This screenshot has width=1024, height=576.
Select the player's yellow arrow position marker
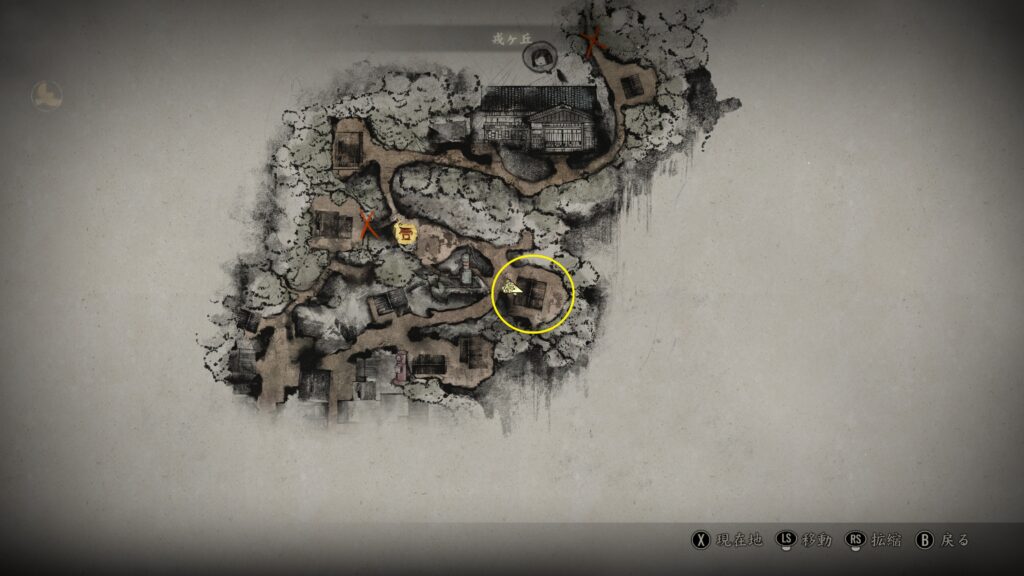point(513,288)
